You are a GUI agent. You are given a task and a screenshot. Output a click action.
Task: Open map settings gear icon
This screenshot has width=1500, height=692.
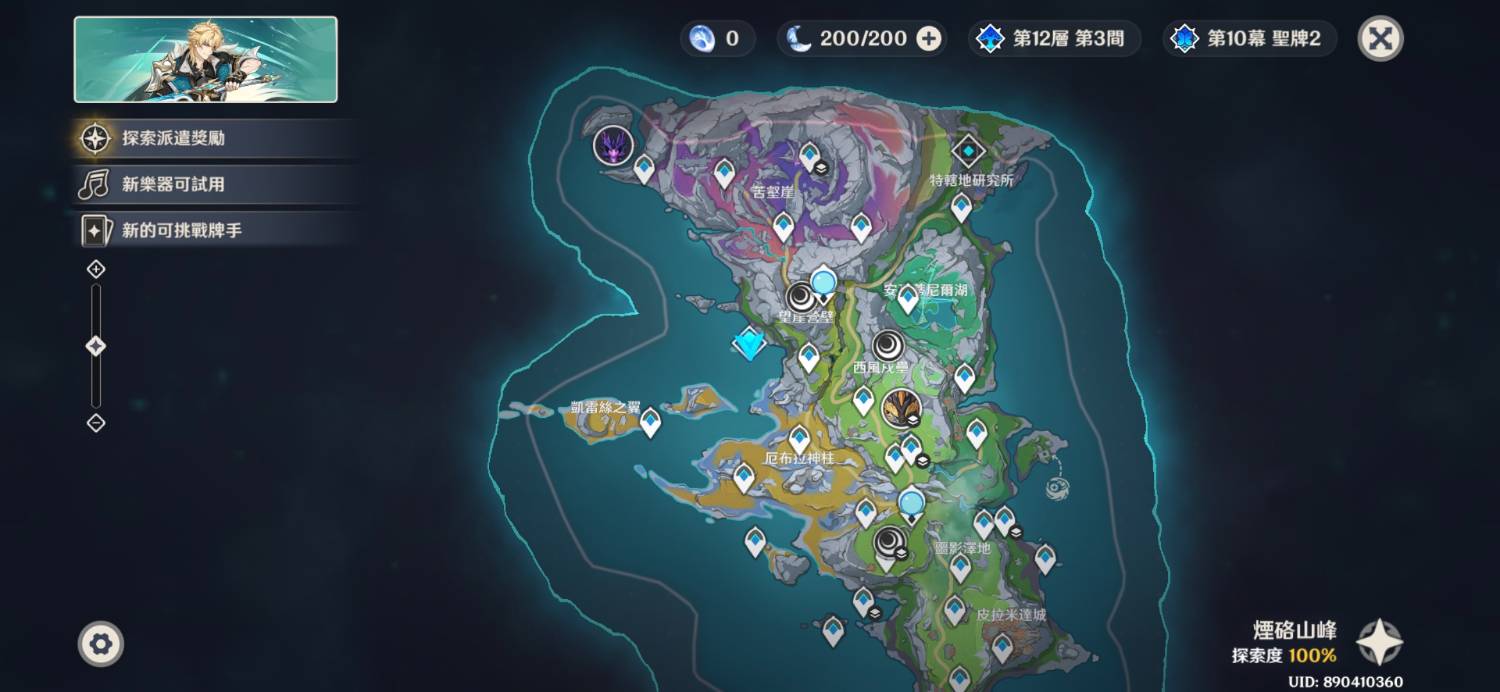100,644
